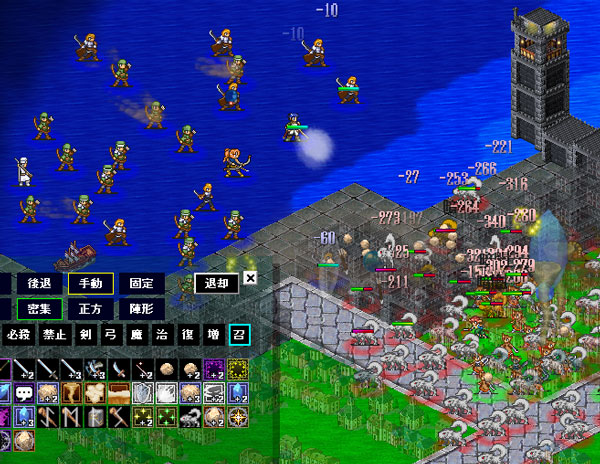600x464 pixels.
Task: Order a 退却 (withdraw) command
Action: pyautogui.click(x=216, y=284)
